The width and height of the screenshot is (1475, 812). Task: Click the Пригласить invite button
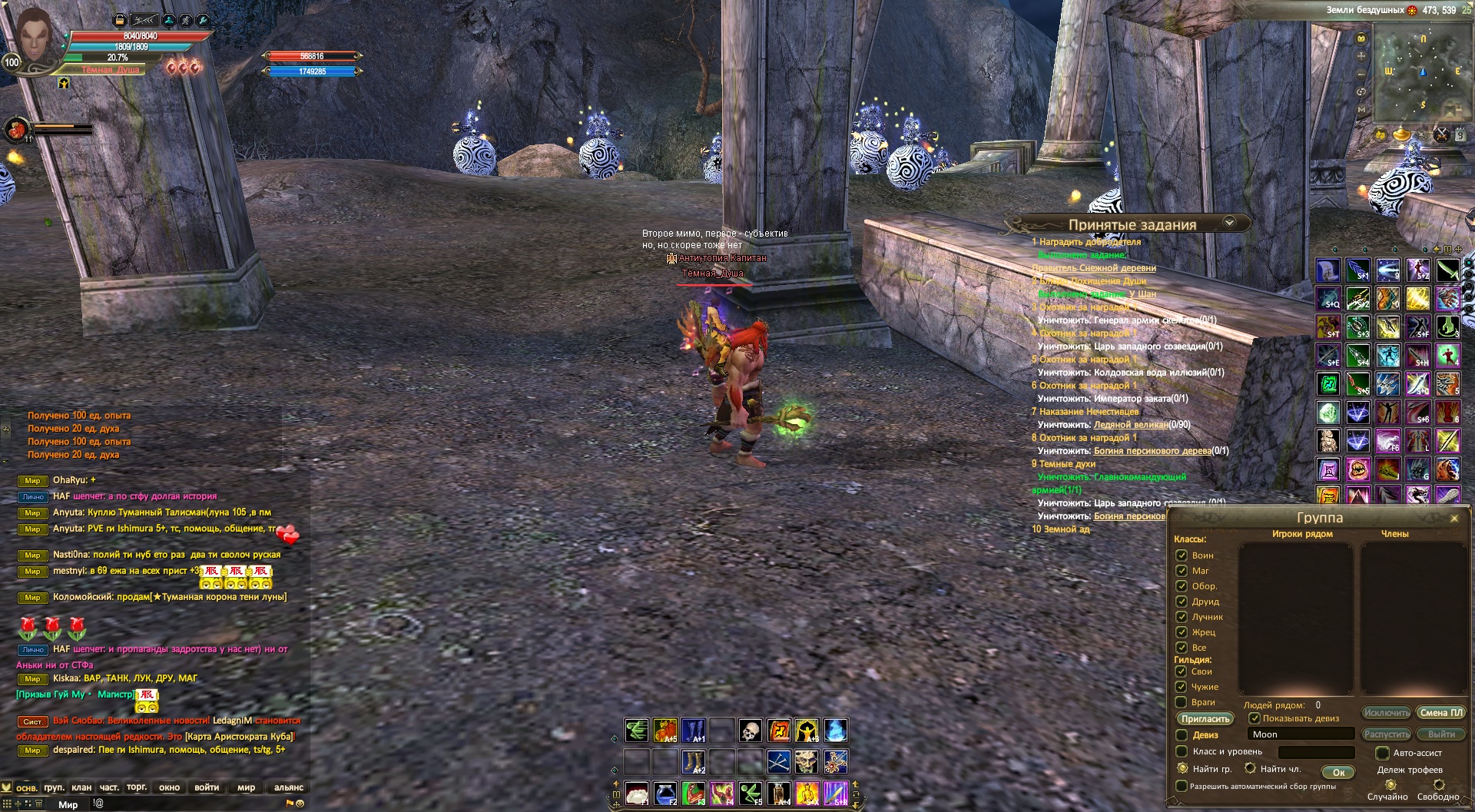pyautogui.click(x=1205, y=719)
